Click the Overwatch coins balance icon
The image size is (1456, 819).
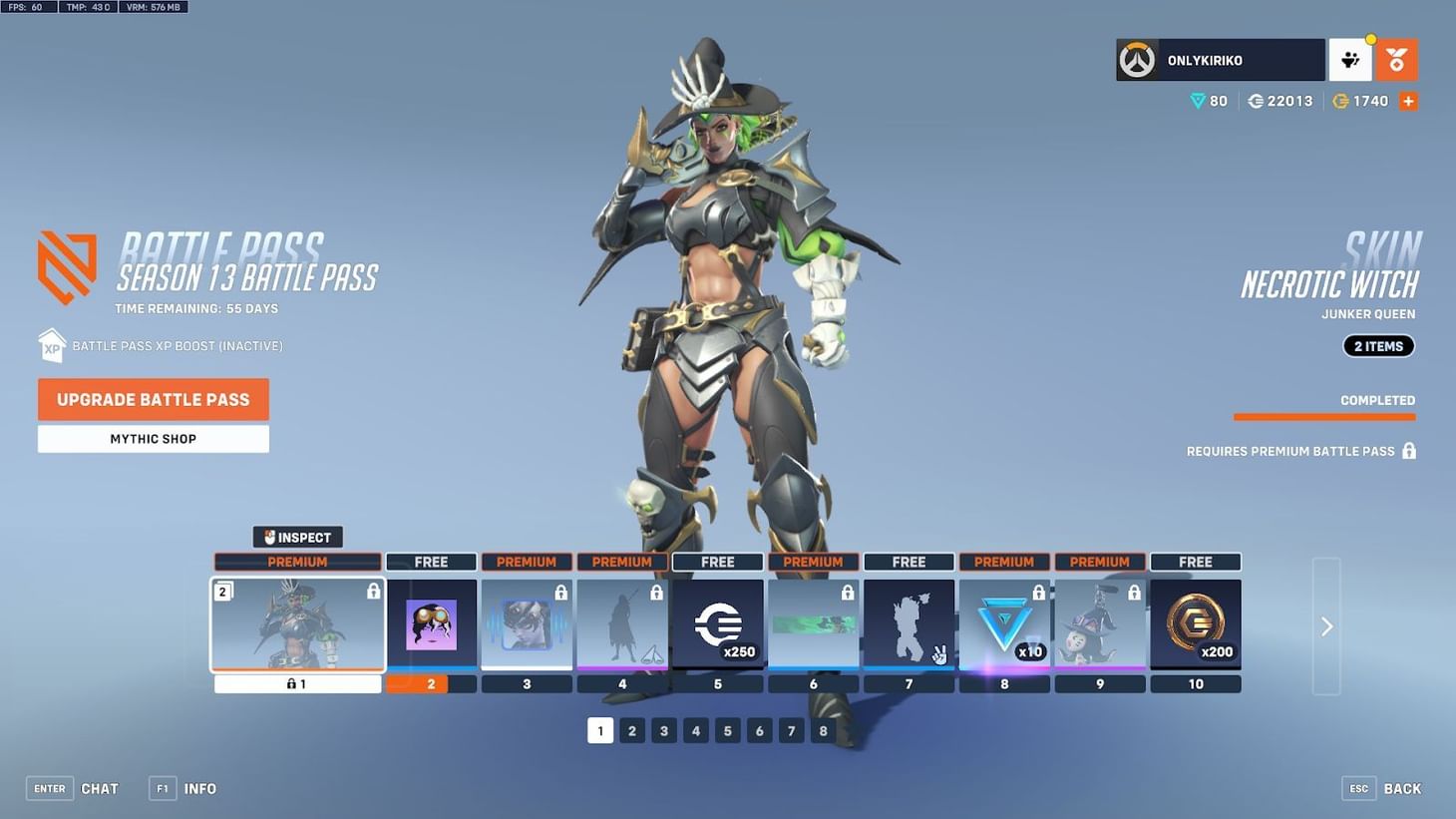[x=1340, y=100]
